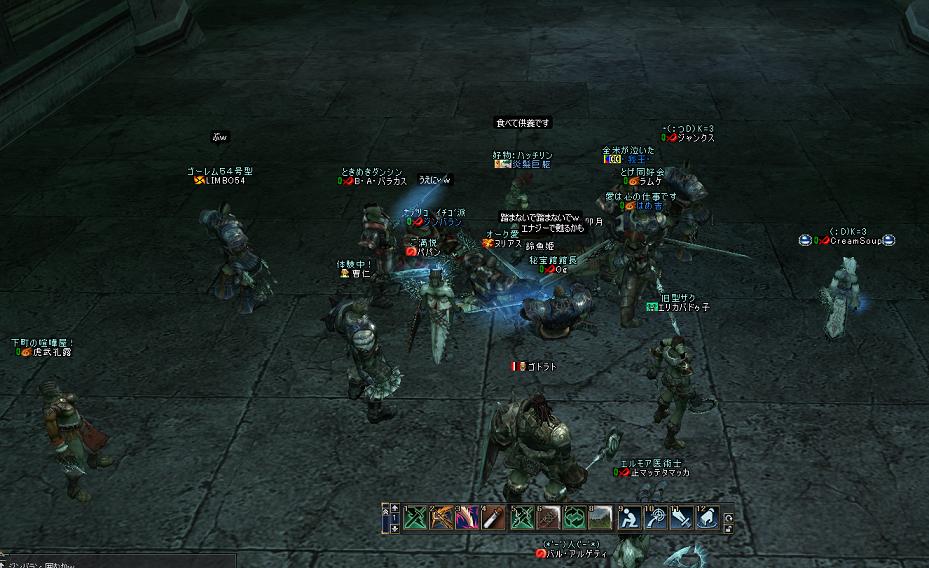Screen dimensions: 929x568
Task: Rotate the shortcut bar orientation
Action: coord(727,515)
